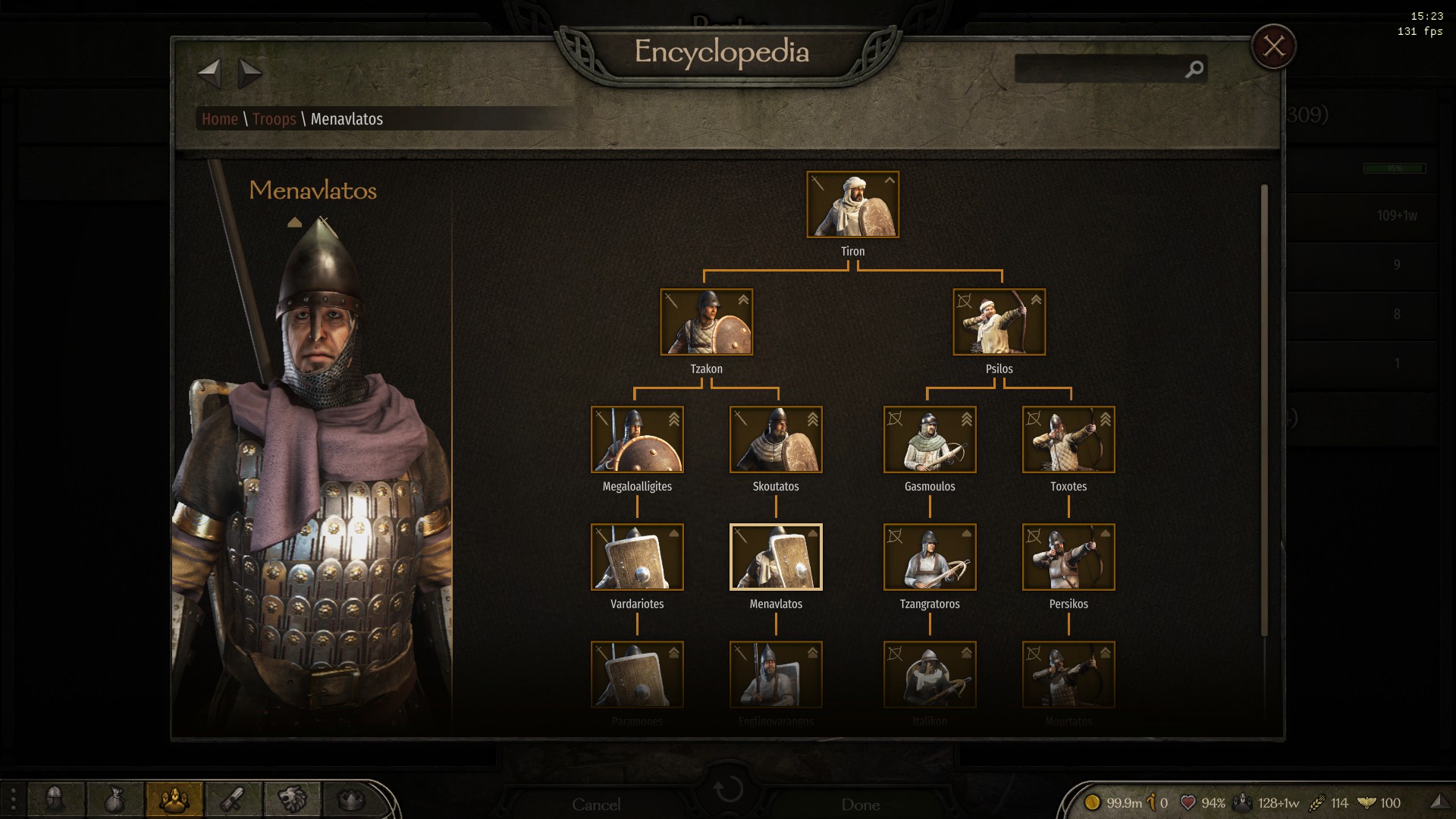
Task: Open the Home breadcrumb link
Action: pos(220,119)
